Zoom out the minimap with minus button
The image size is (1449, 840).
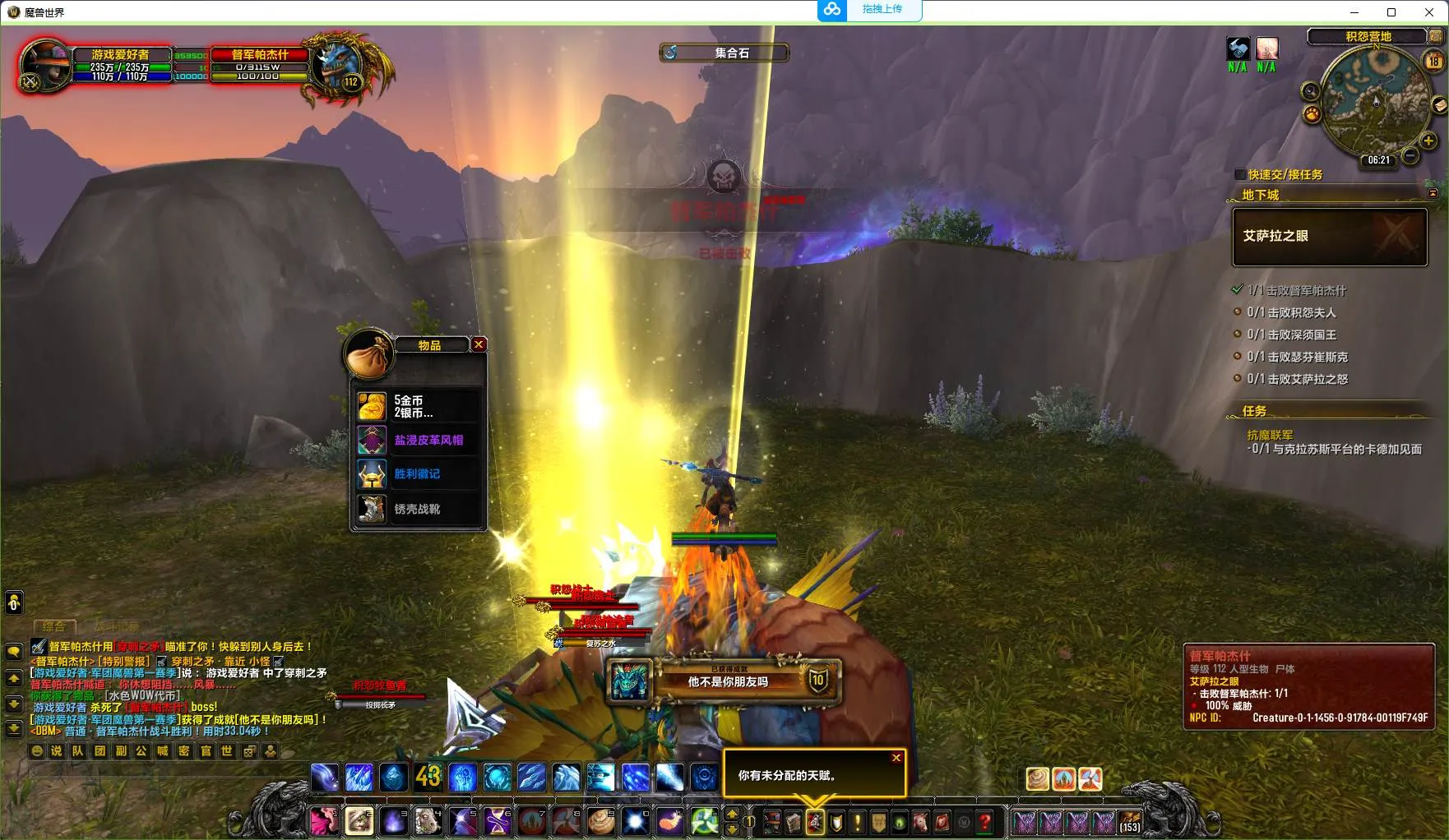click(1410, 155)
